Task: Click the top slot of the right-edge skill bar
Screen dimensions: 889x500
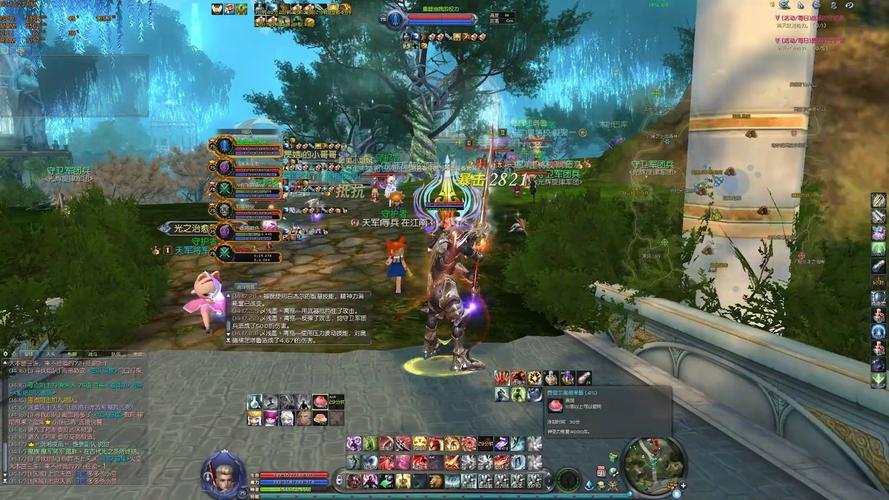Action: (x=878, y=200)
